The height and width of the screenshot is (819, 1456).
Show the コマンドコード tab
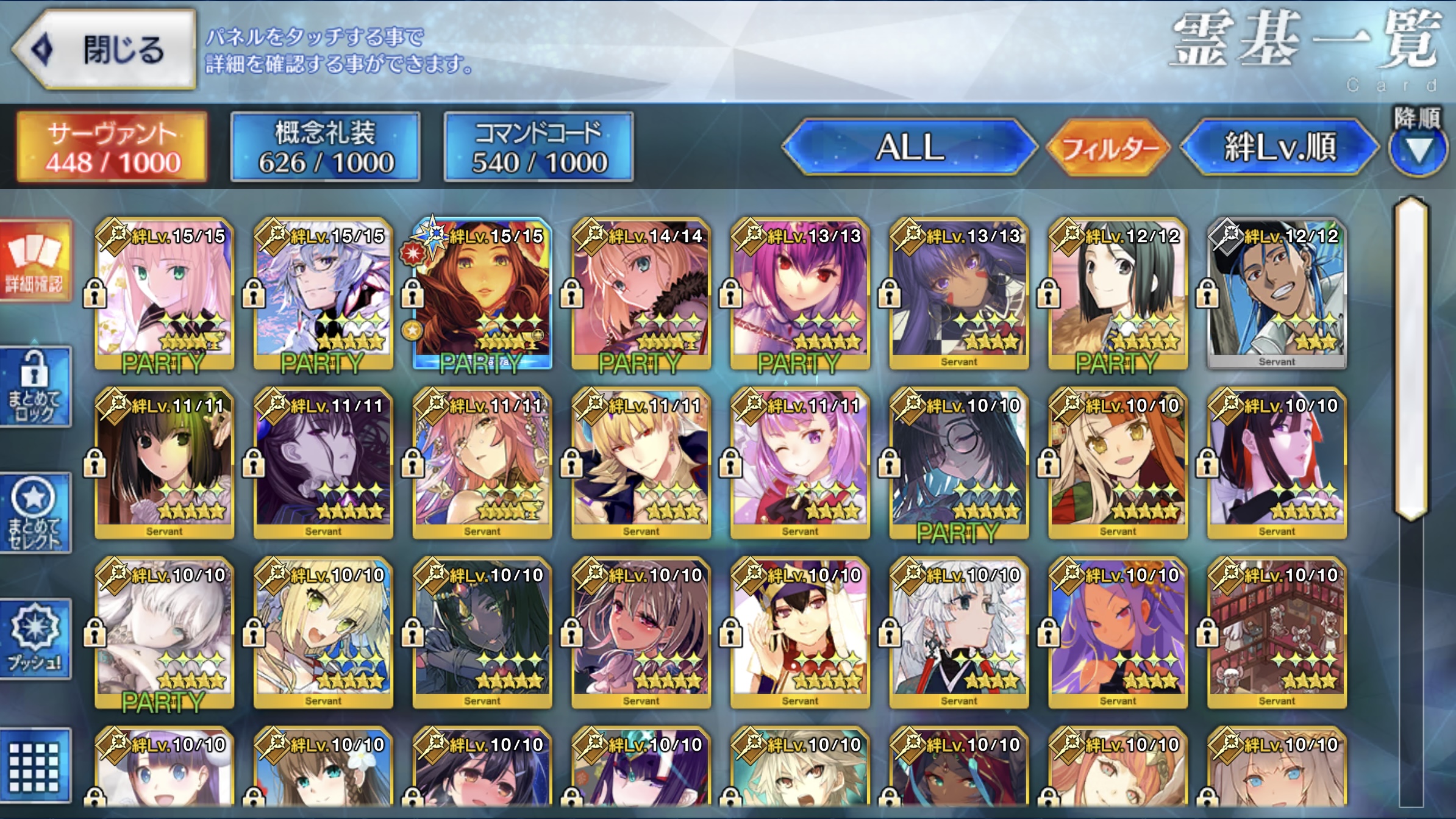point(539,147)
